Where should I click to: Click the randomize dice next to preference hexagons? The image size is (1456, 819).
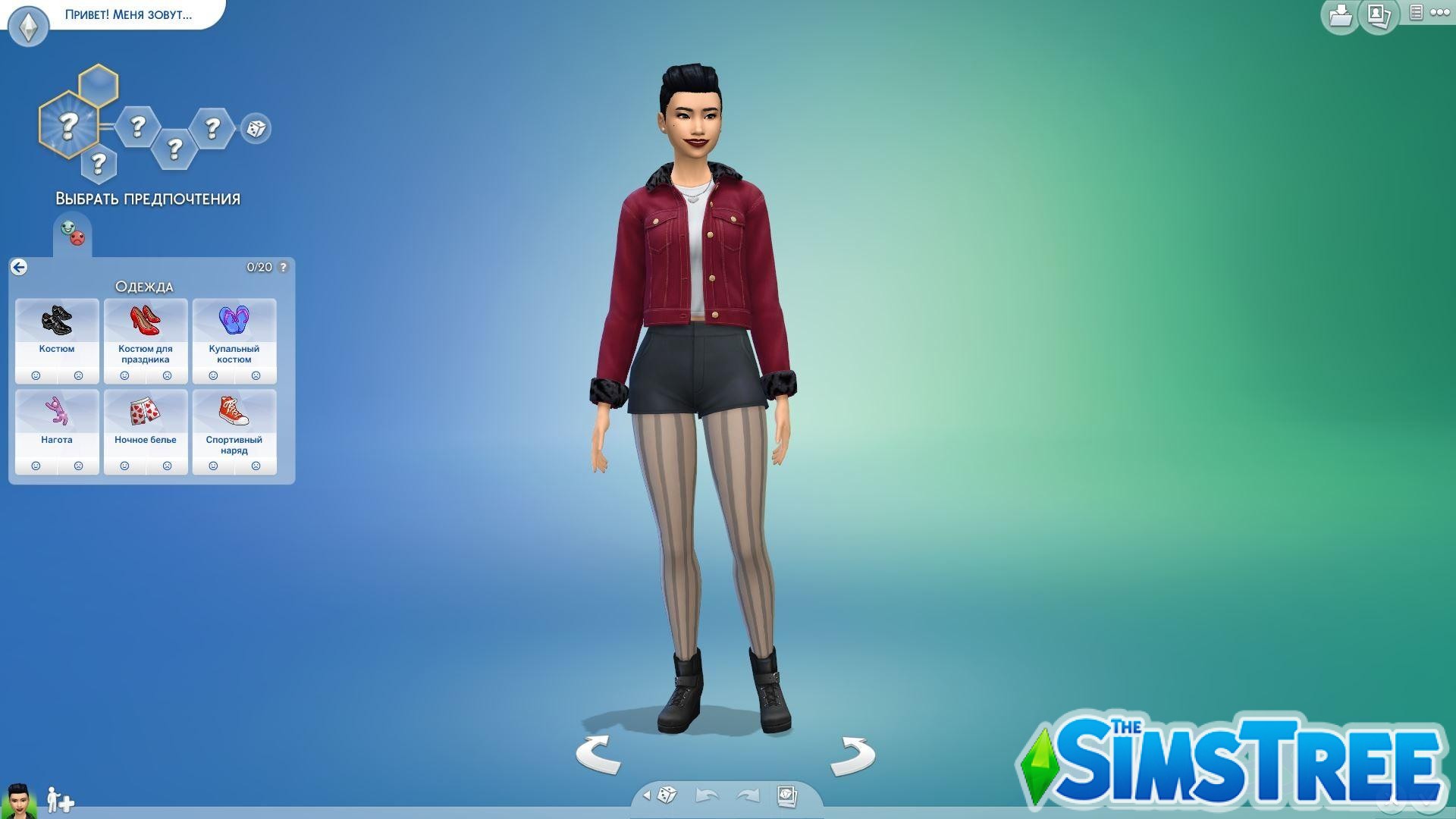tap(255, 129)
